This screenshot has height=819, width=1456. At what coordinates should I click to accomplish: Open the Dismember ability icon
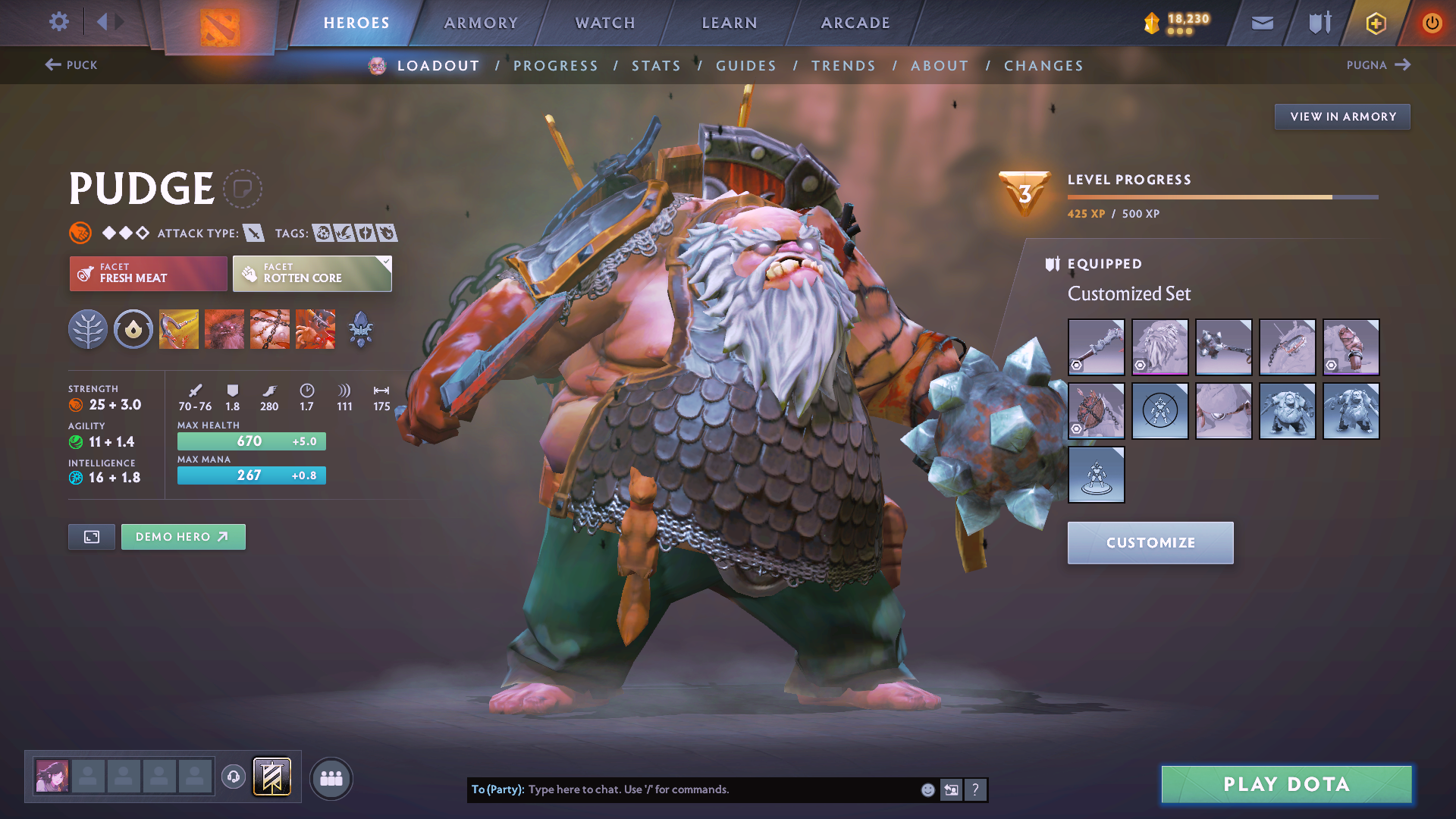point(315,328)
